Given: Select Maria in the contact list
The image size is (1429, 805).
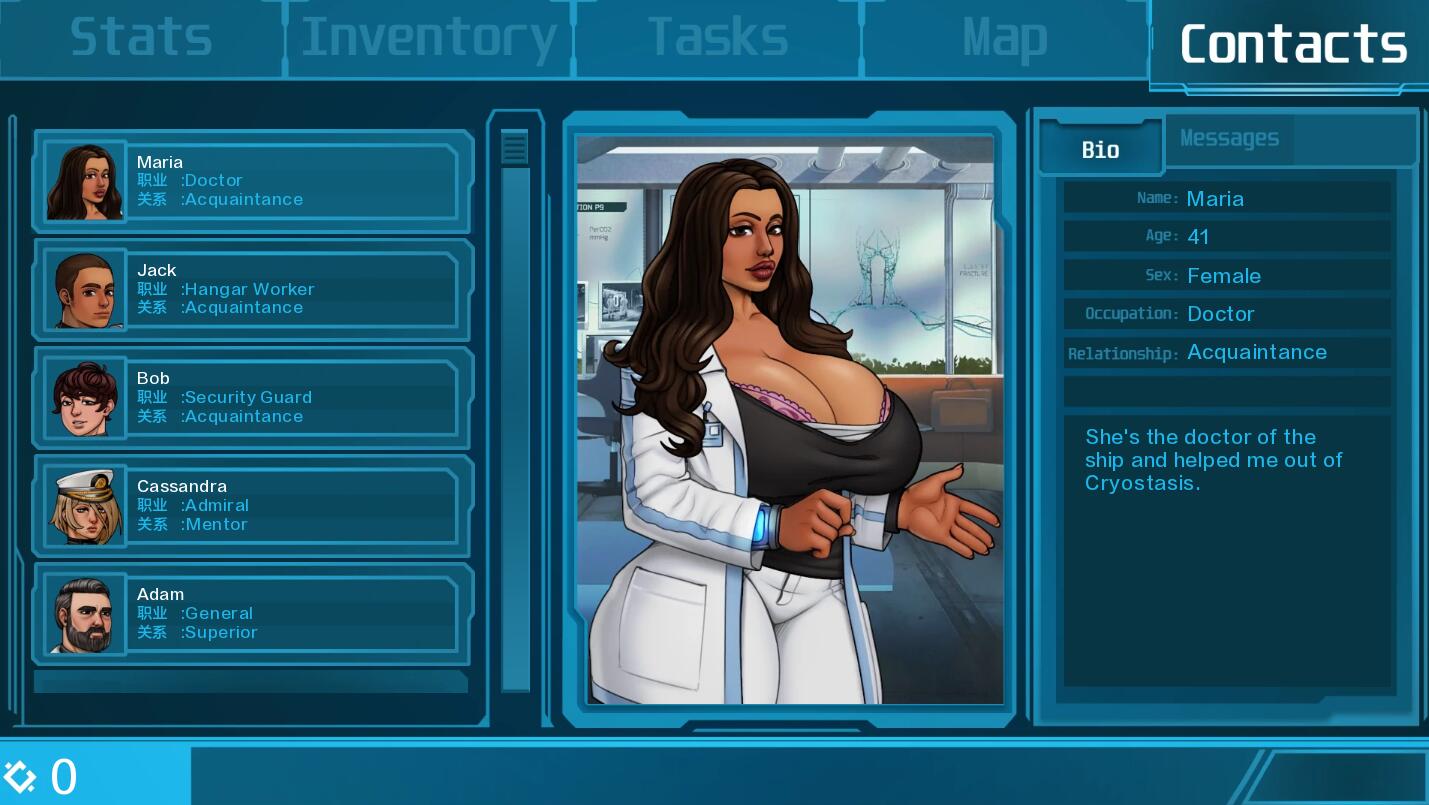Looking at the screenshot, I should pos(253,181).
